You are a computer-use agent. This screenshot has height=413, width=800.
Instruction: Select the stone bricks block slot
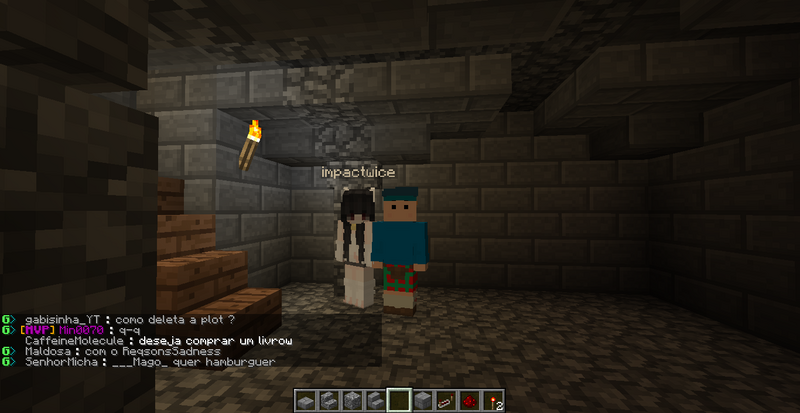click(422, 401)
